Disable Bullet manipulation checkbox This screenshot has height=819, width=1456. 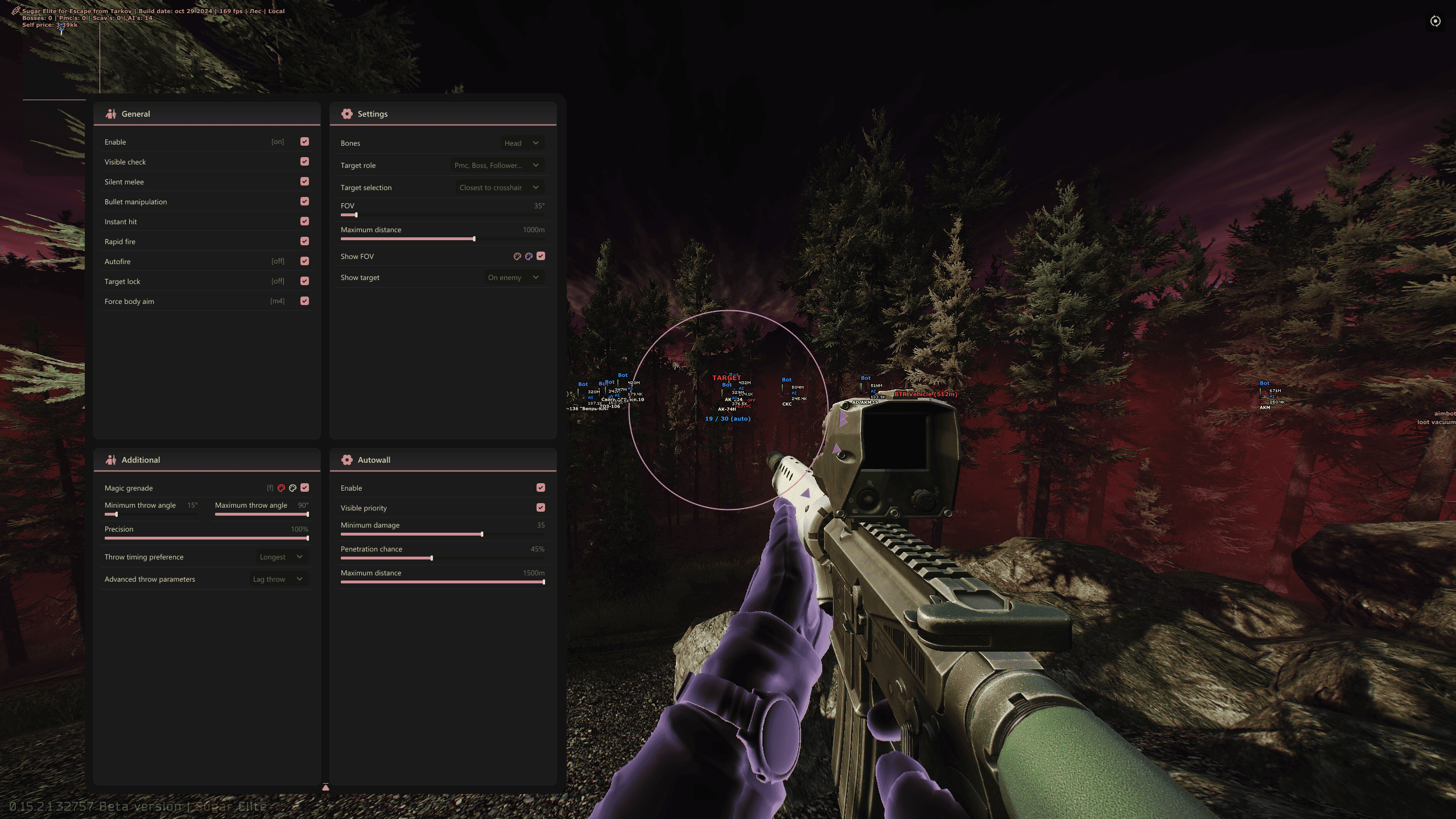(x=305, y=201)
